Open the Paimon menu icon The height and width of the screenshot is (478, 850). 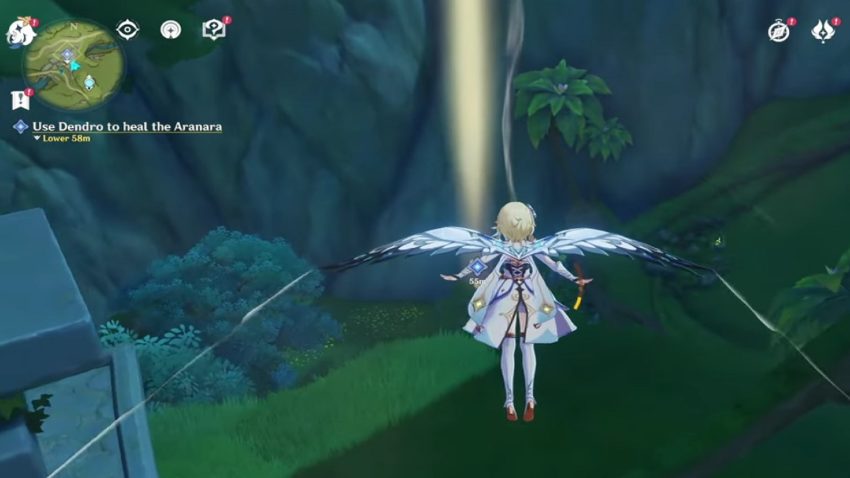point(20,32)
